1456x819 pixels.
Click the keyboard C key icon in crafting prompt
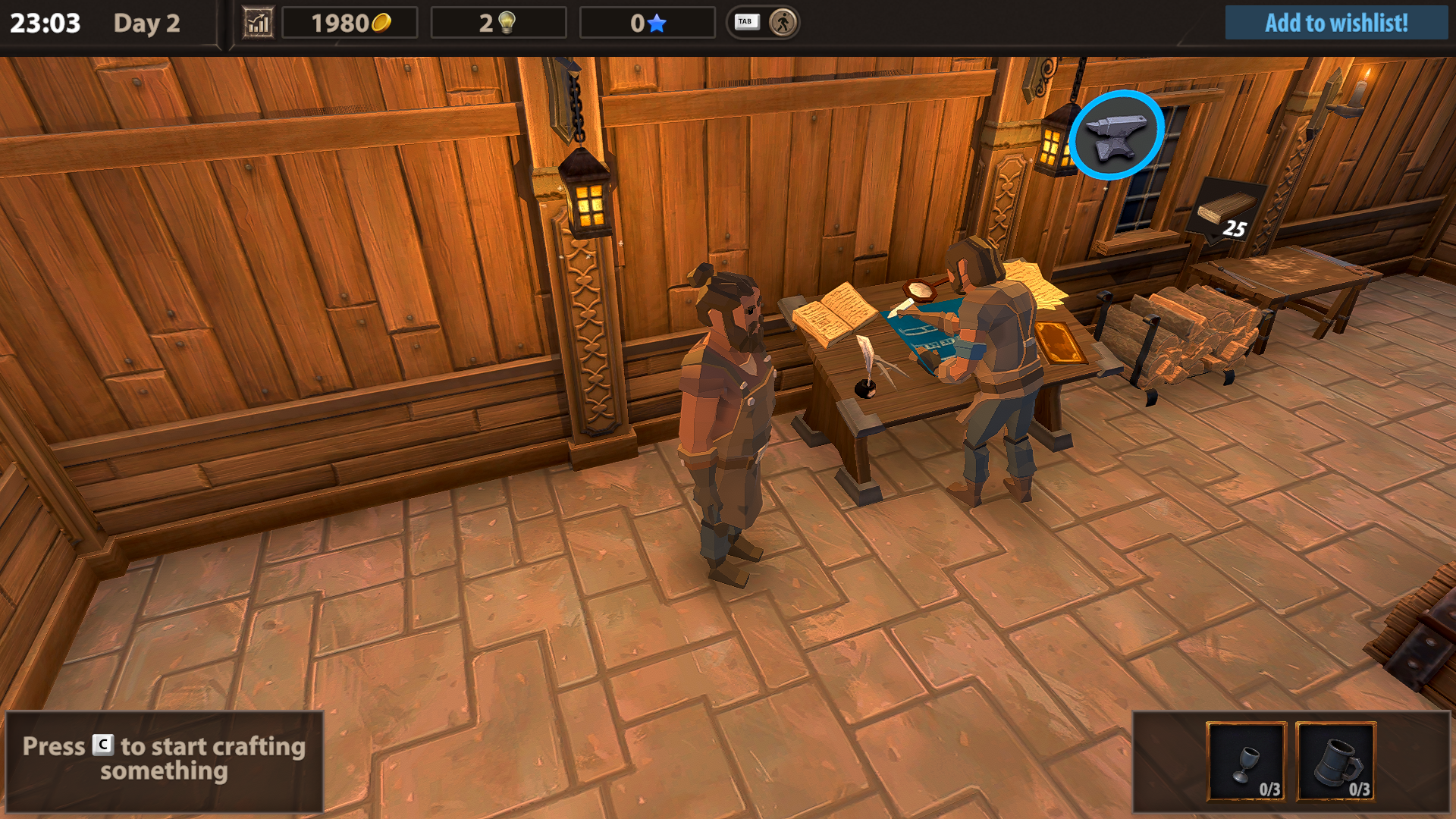[101, 747]
